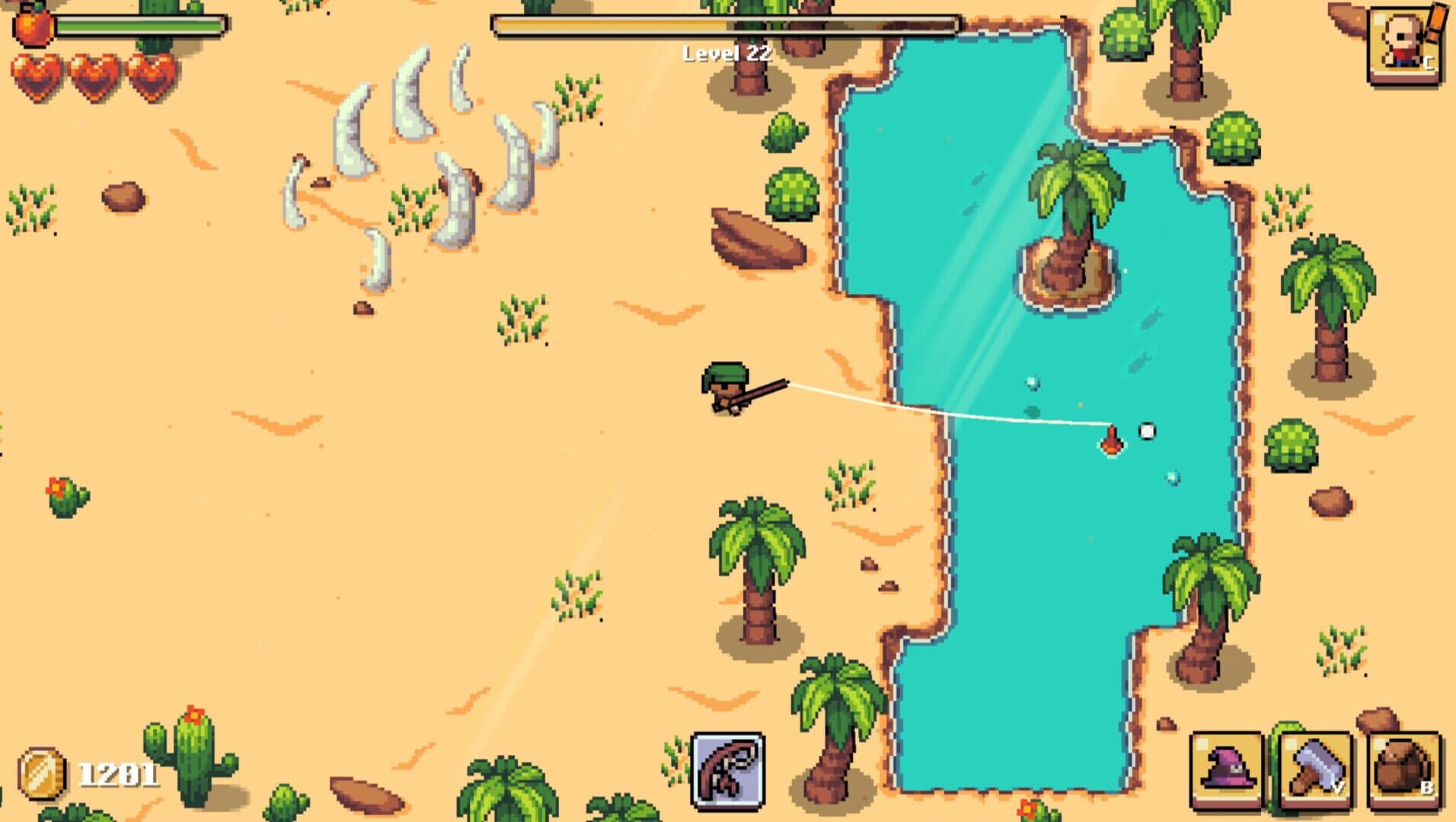The width and height of the screenshot is (1456, 822).
Task: Open the inventory via the backpack slot
Action: (x=1405, y=770)
